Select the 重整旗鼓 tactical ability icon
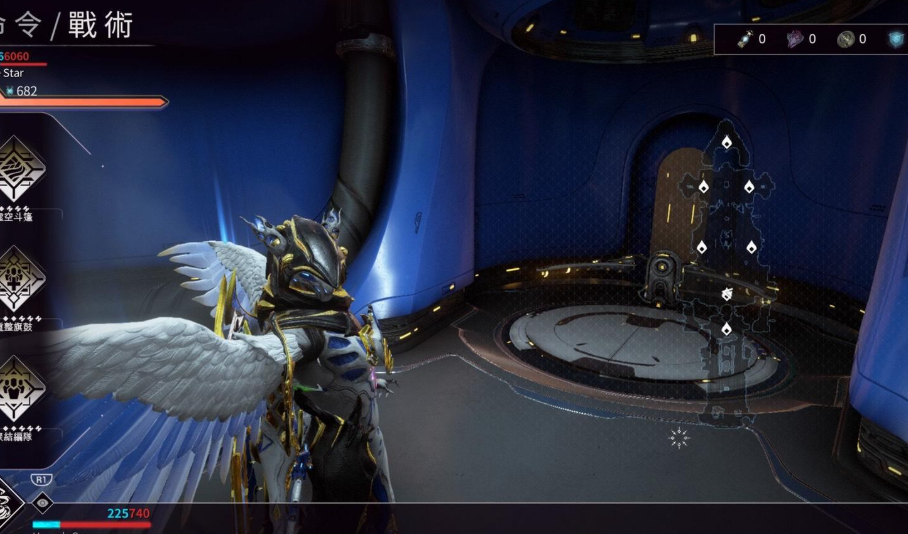This screenshot has height=534, width=908. coord(21,279)
